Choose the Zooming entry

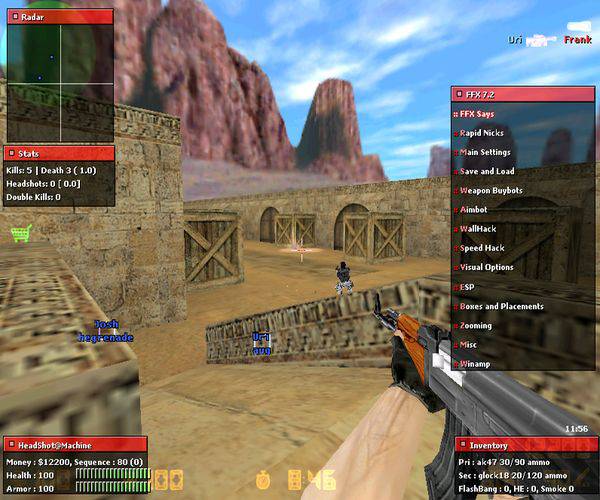point(476,325)
